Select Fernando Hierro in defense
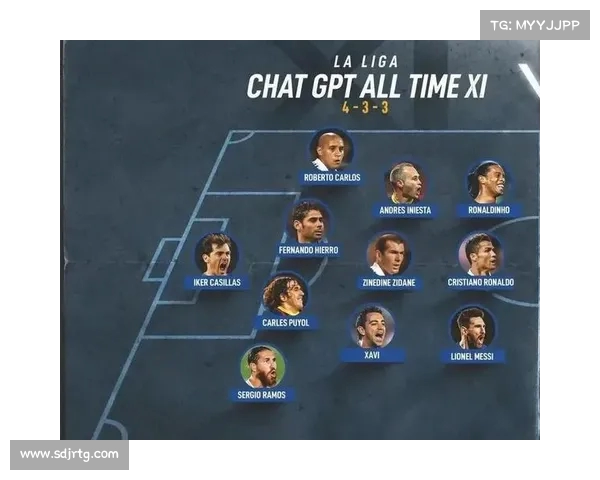Screen dimensions: 600x480 coord(309,222)
